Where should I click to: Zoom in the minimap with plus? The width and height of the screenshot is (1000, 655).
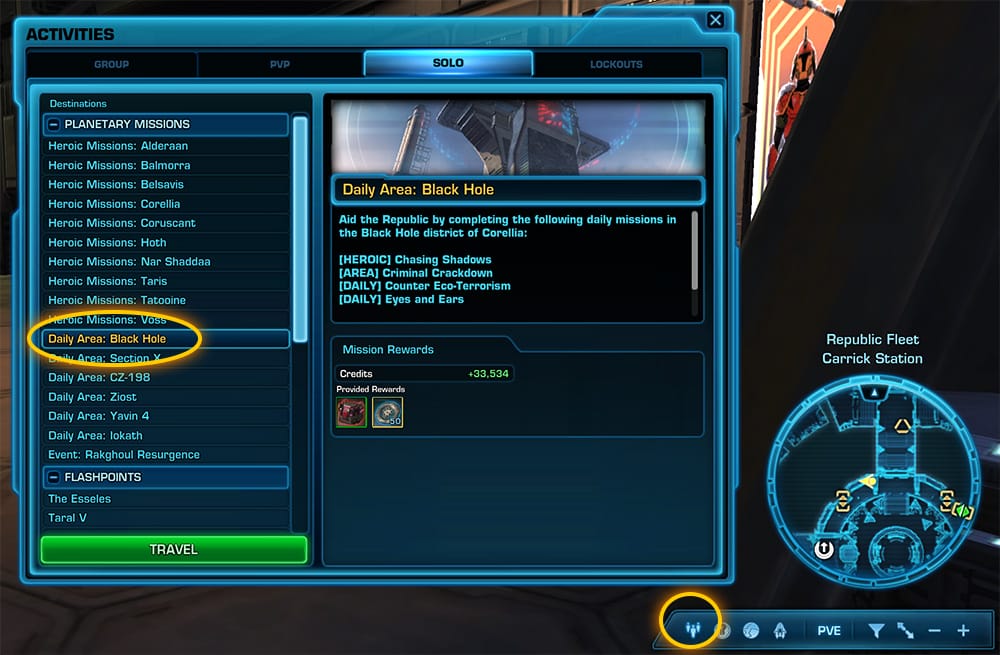[964, 631]
